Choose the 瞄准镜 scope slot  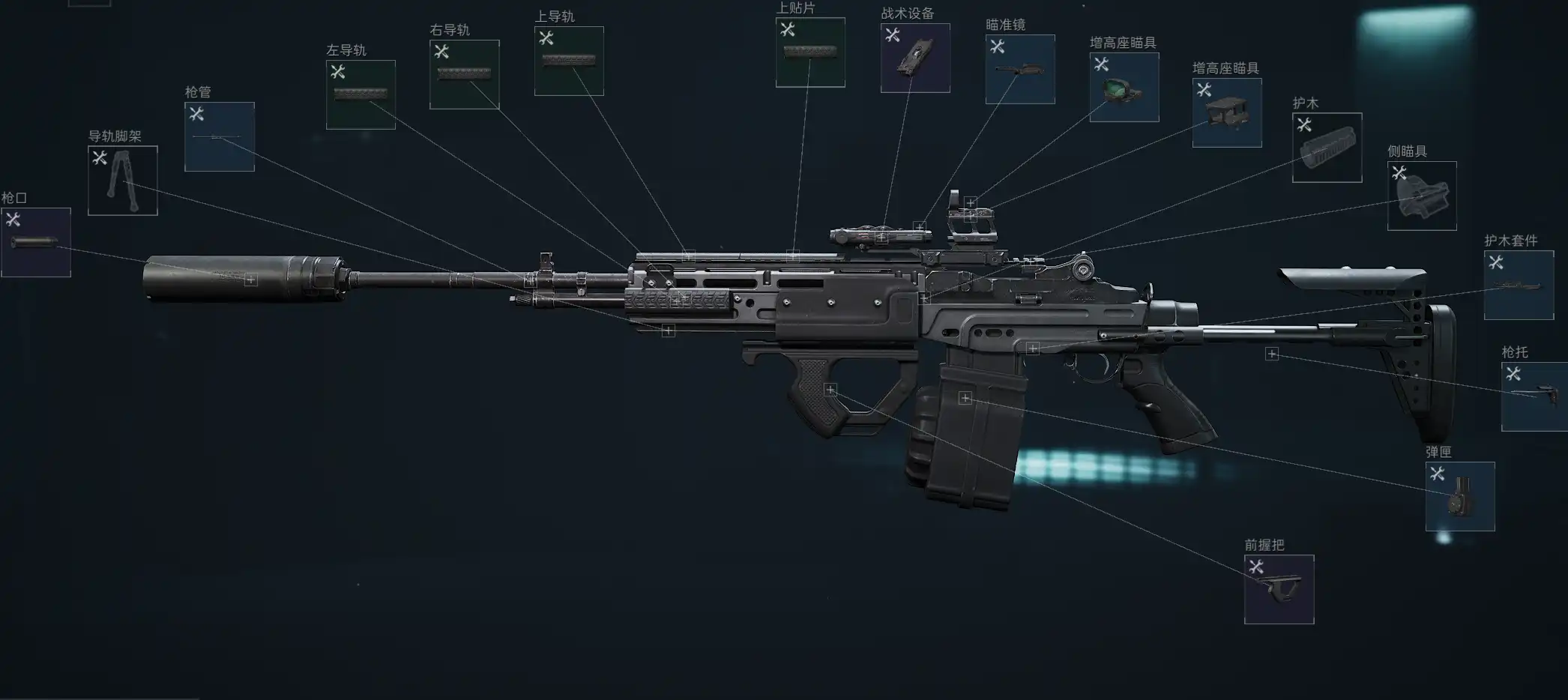pos(1020,69)
